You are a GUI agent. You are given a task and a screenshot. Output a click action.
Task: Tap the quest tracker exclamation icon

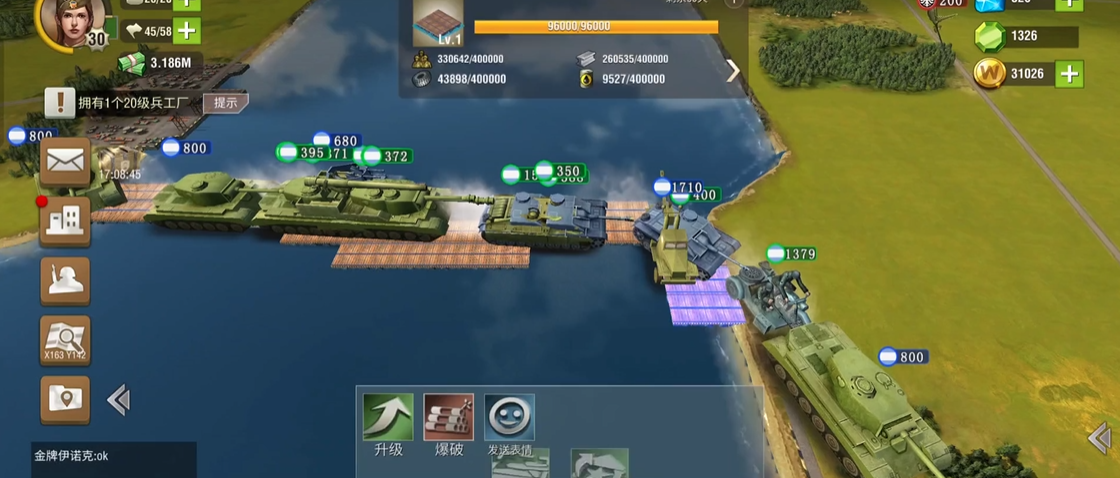60,102
